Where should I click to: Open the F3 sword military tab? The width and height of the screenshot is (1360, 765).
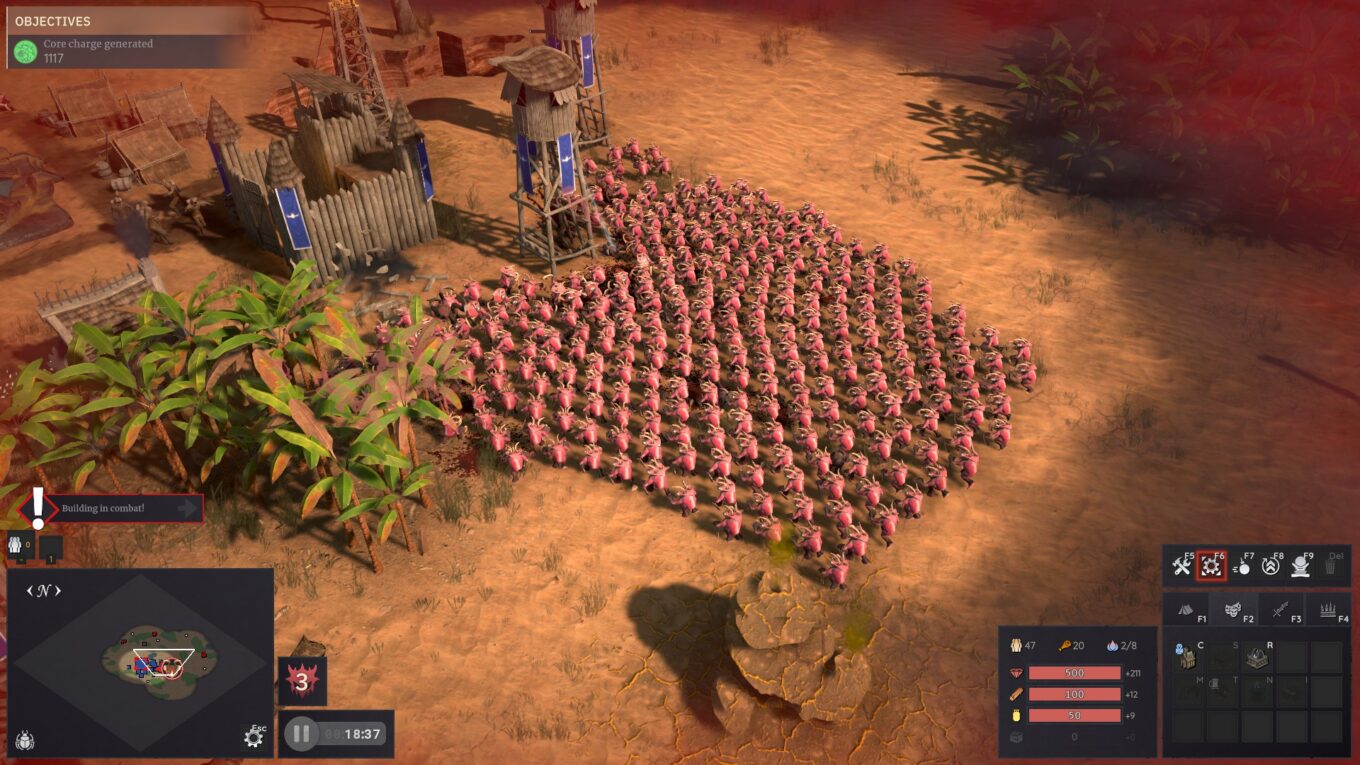pyautogui.click(x=1279, y=610)
